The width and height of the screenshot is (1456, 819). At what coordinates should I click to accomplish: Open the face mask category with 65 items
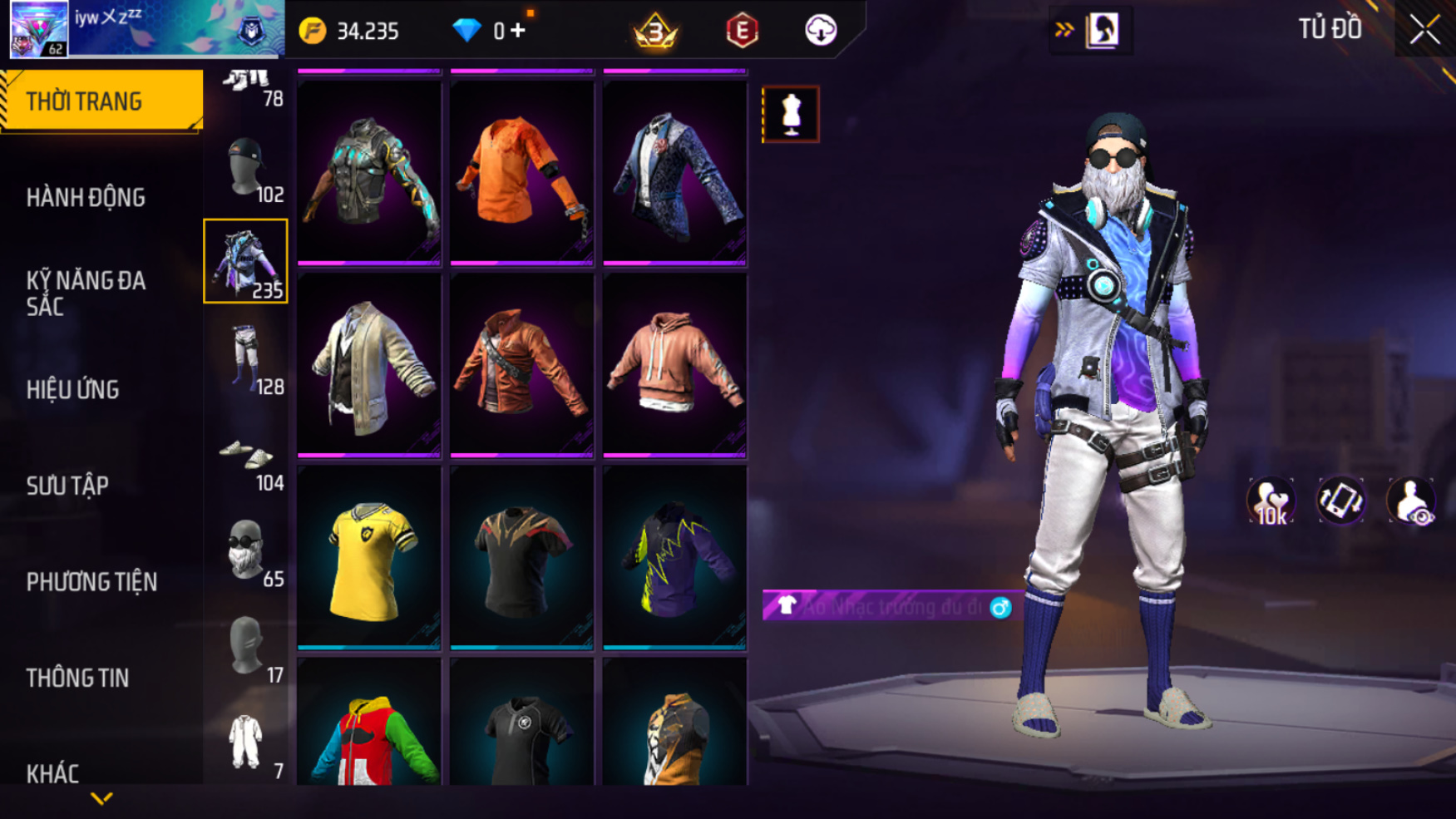click(x=246, y=552)
